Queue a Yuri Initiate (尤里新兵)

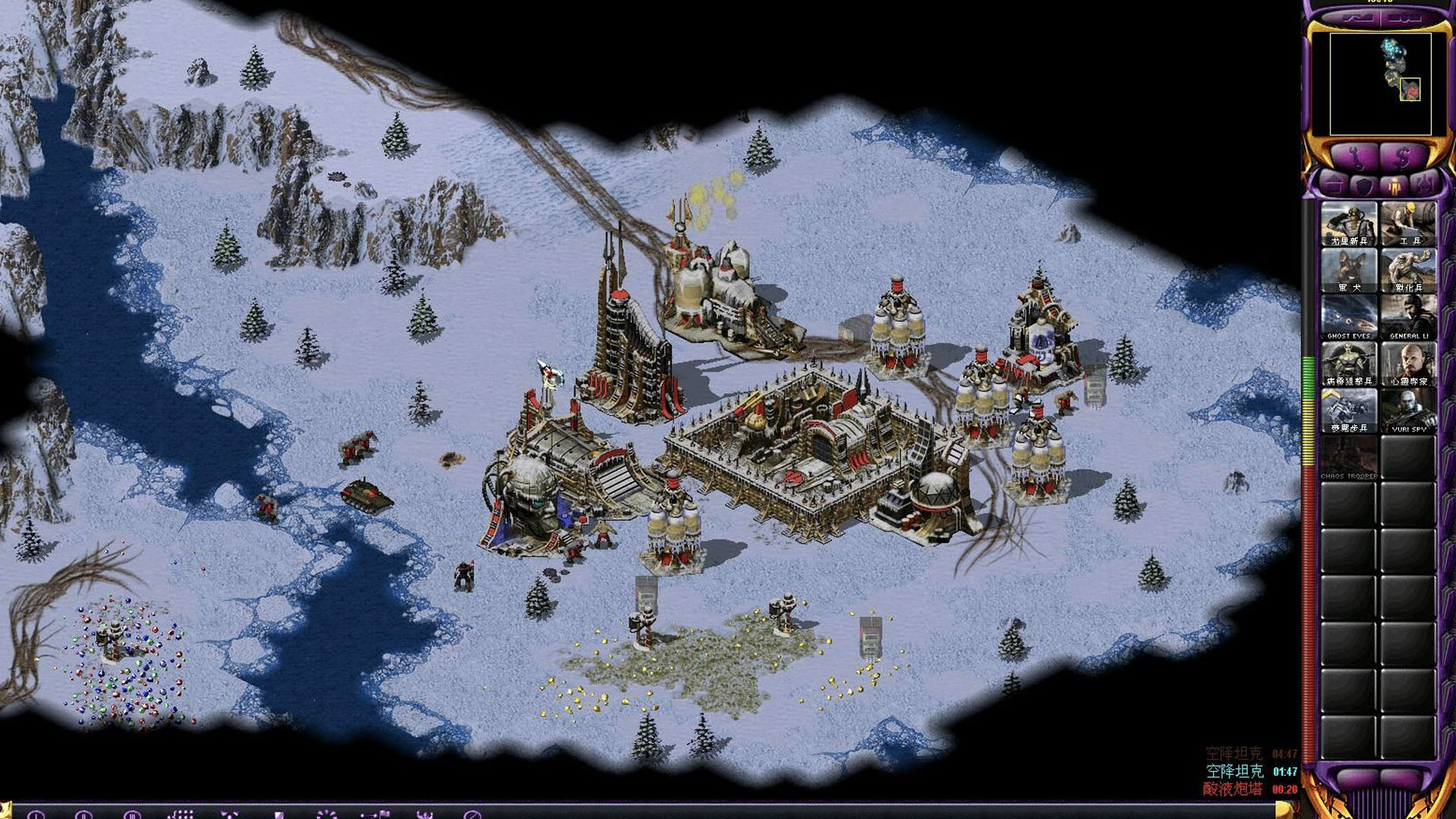pos(1348,224)
